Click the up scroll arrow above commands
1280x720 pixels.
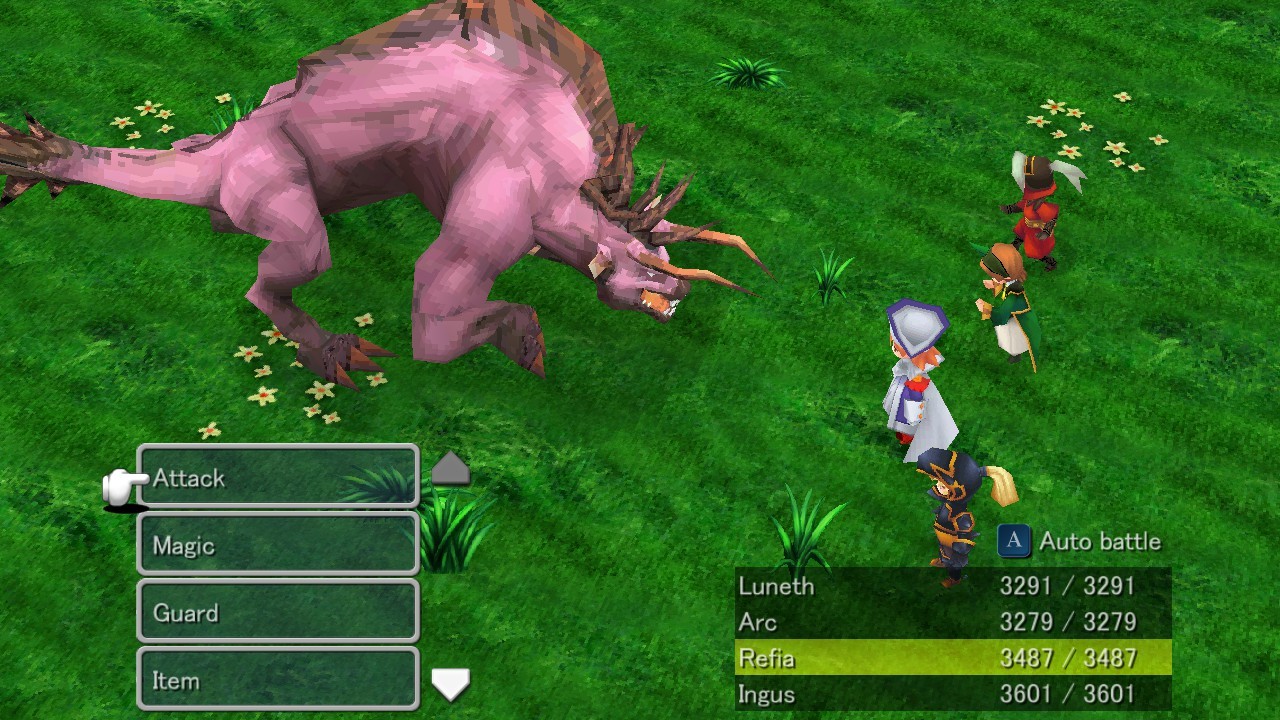(450, 466)
